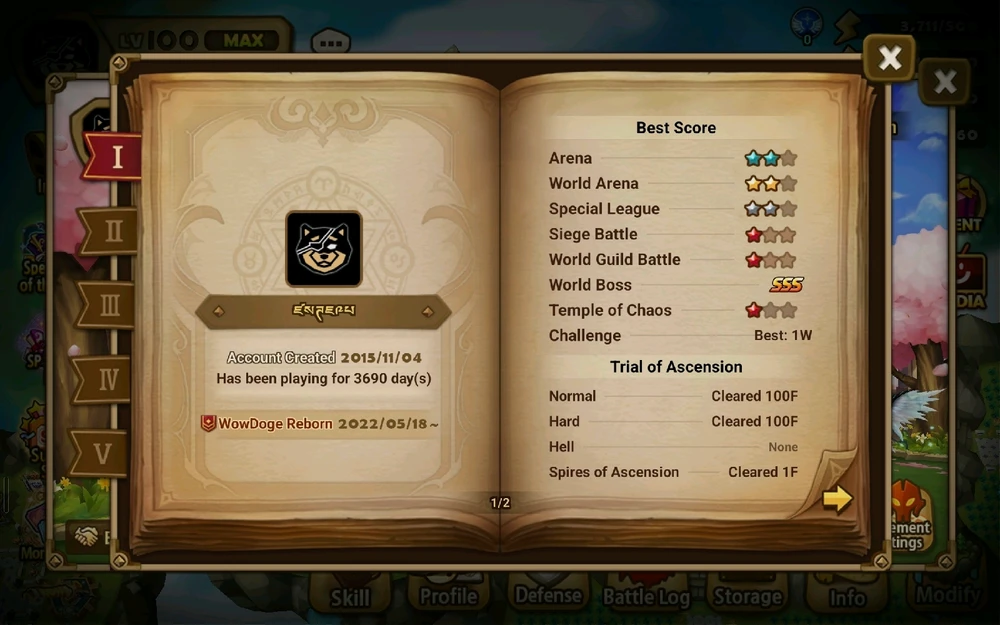The image size is (1000, 625).
Task: Turn to the next page arrow
Action: (837, 498)
